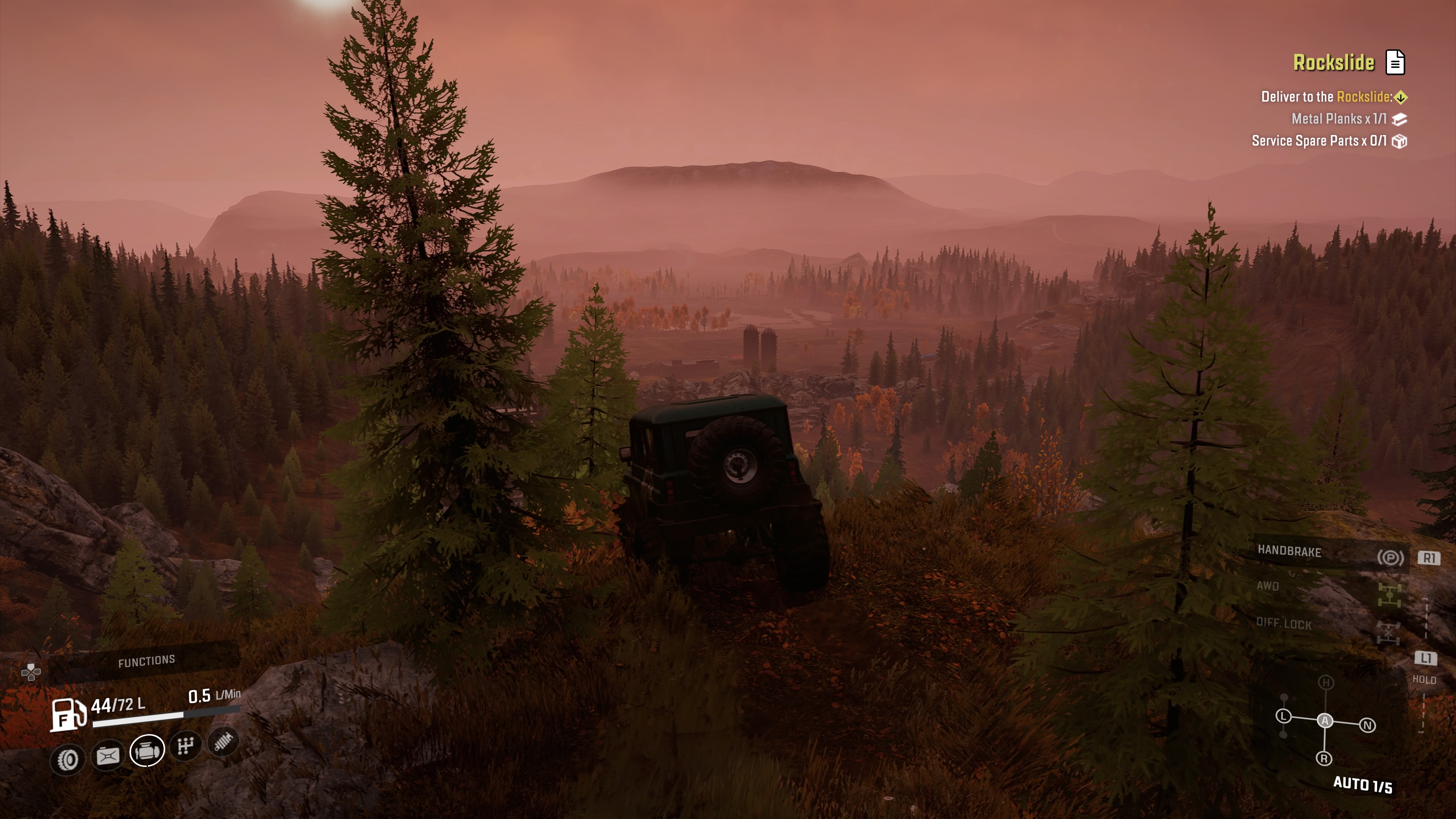Shift to Low gear on the gearbox

1283,716
